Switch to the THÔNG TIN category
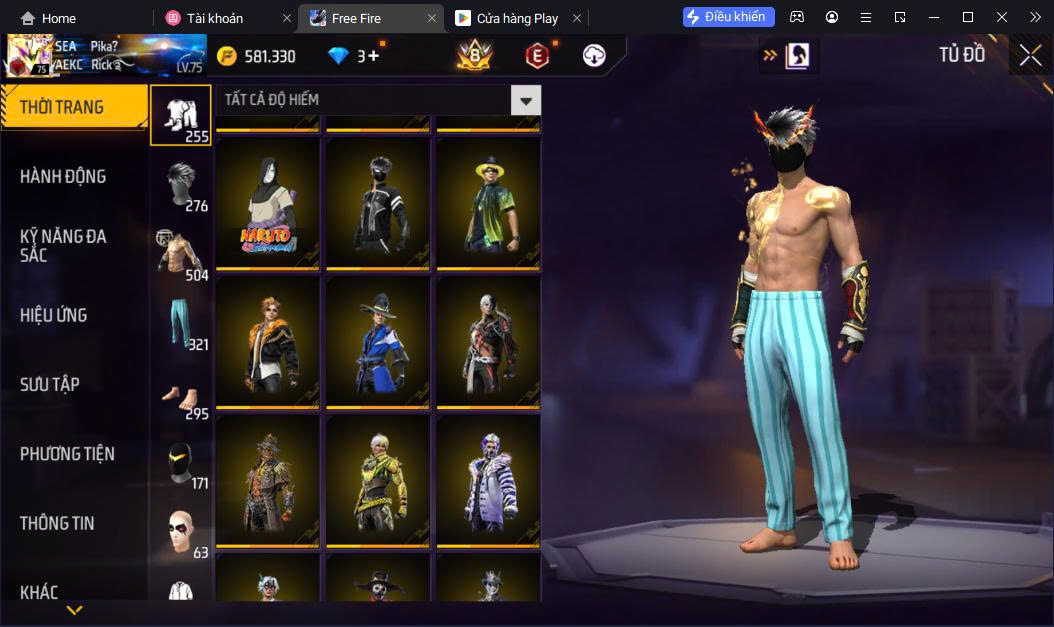 (58, 523)
